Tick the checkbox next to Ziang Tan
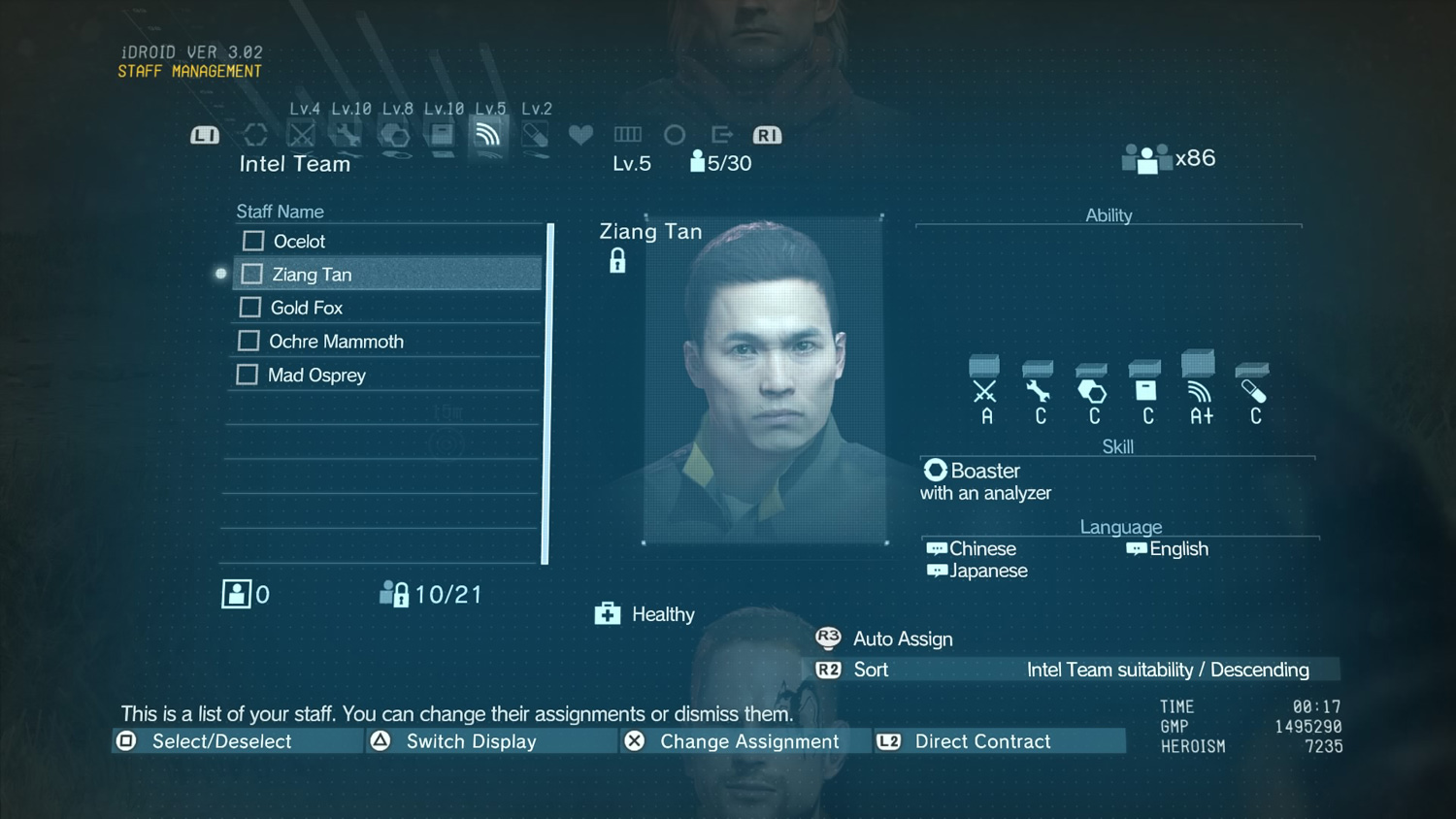The image size is (1456, 819). click(252, 275)
